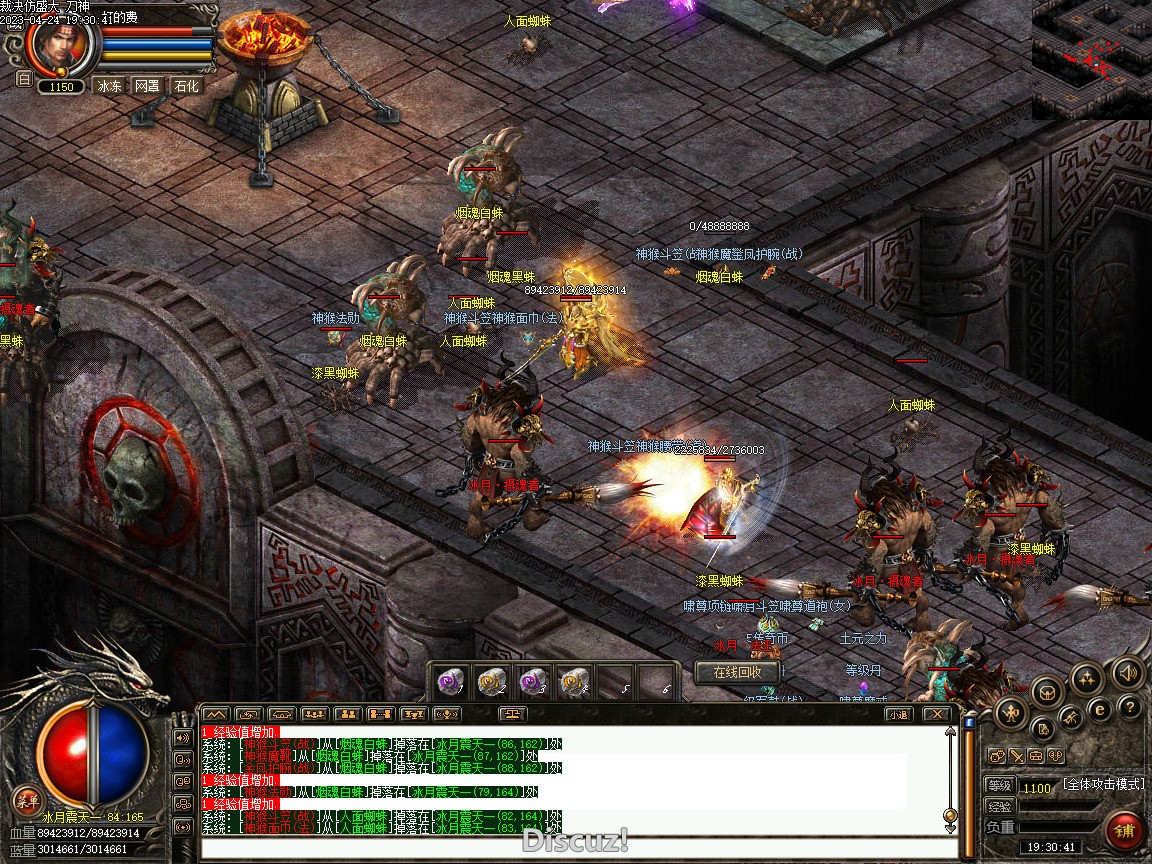This screenshot has height=864, width=1152.
Task: Select the 石化 petrify status button
Action: click(x=186, y=86)
